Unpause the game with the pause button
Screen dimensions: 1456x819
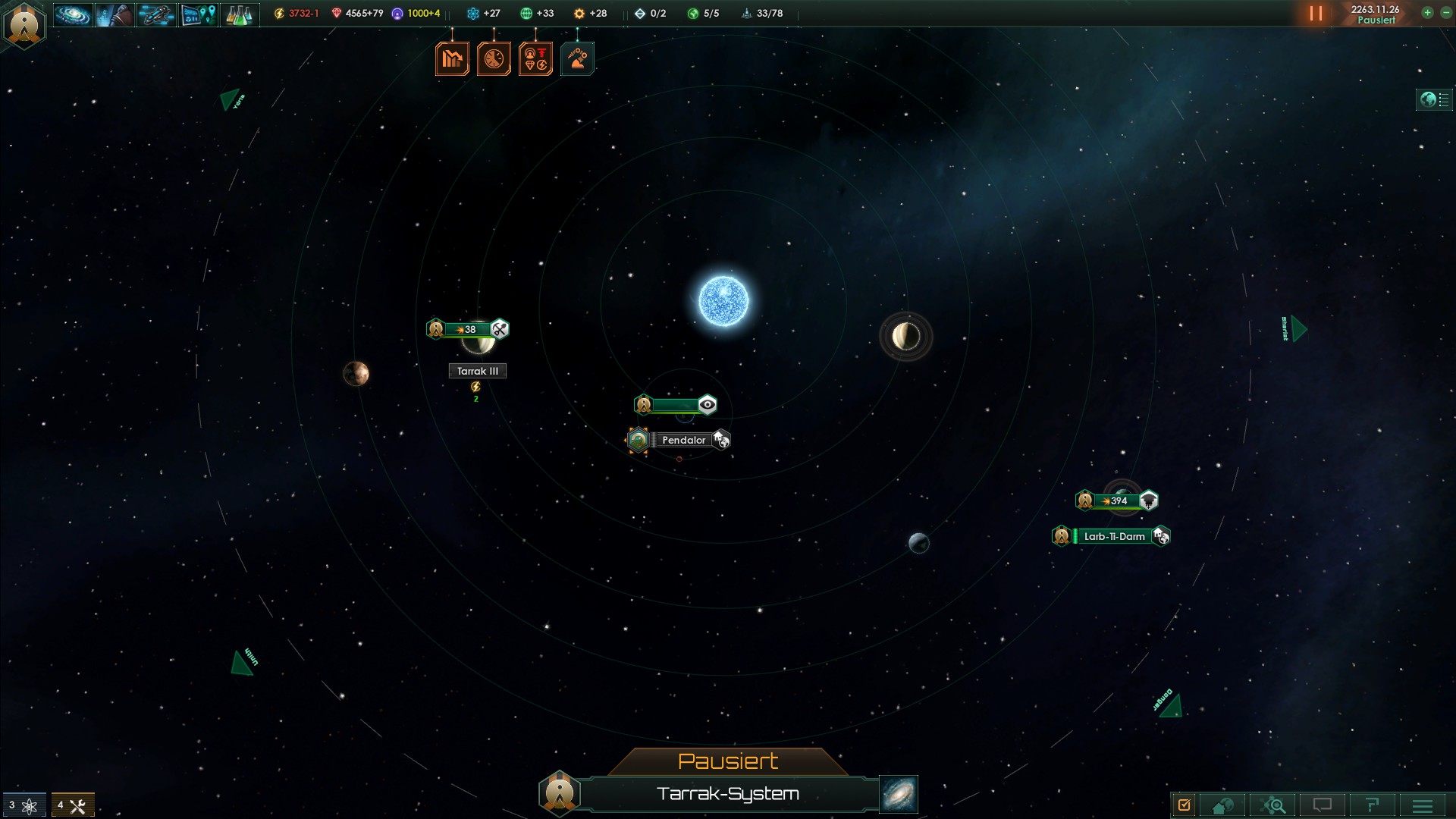coord(1316,14)
